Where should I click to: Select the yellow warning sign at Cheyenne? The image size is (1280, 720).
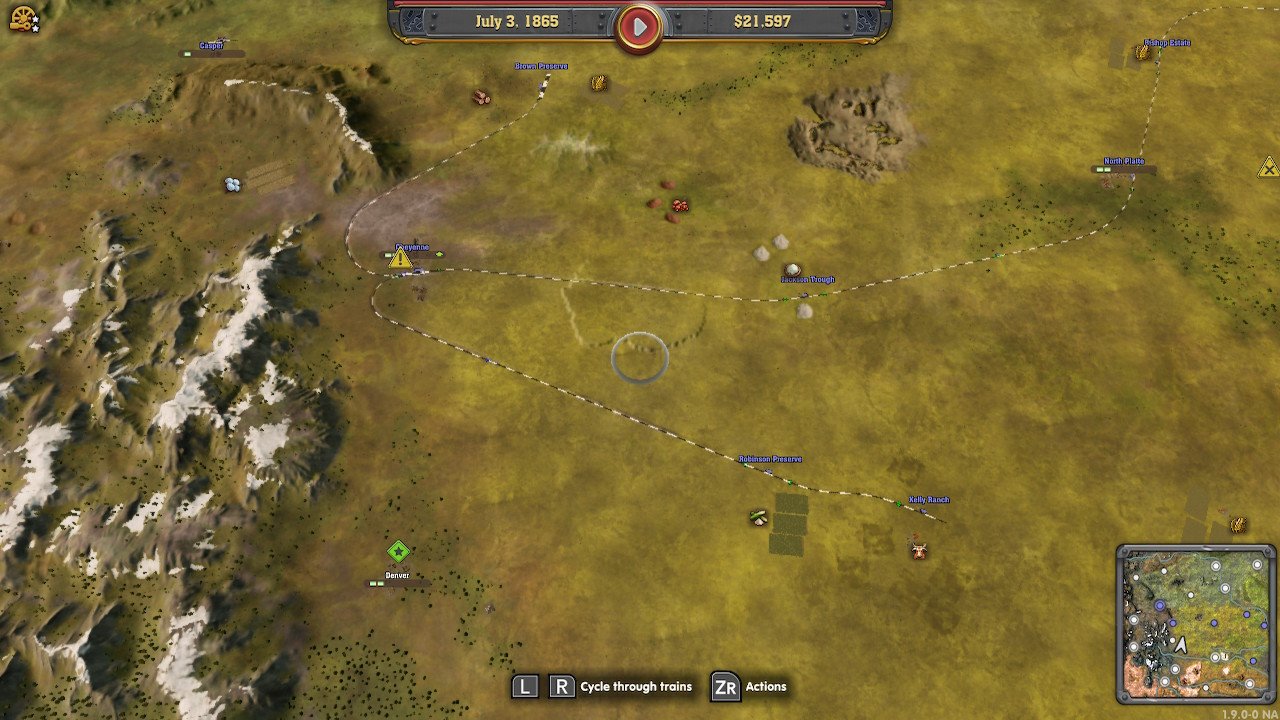click(400, 259)
